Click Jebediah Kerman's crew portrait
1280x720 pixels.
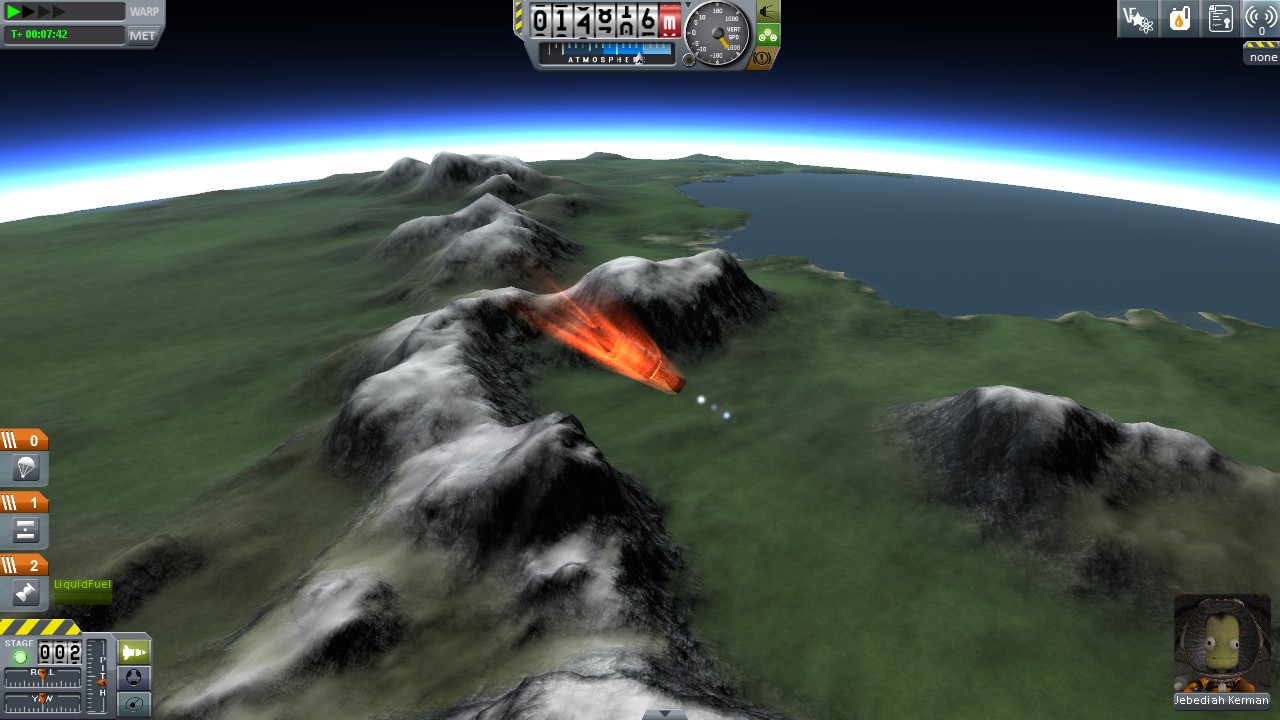click(1222, 643)
